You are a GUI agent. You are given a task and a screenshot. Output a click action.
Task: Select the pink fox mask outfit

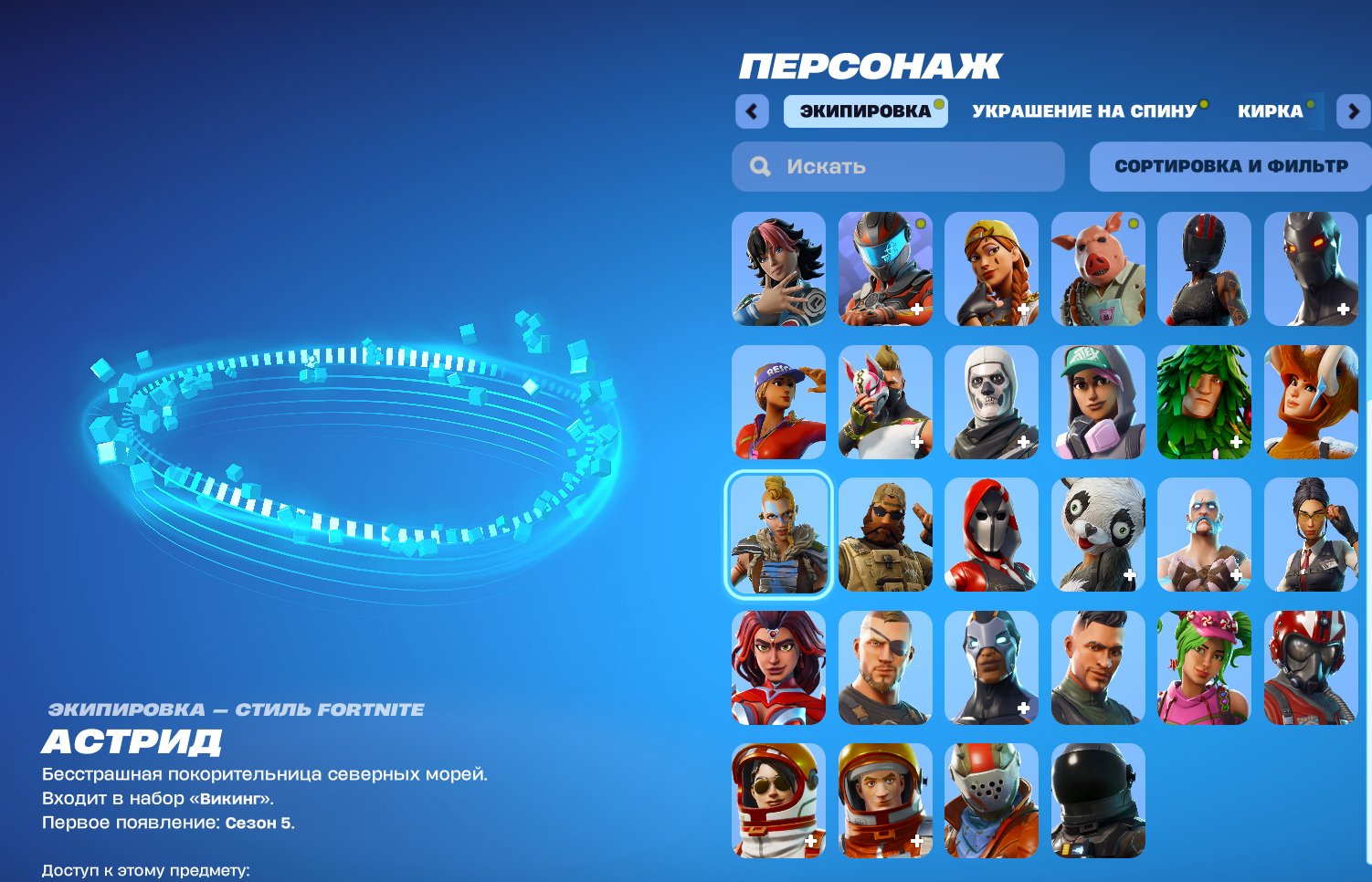883,402
